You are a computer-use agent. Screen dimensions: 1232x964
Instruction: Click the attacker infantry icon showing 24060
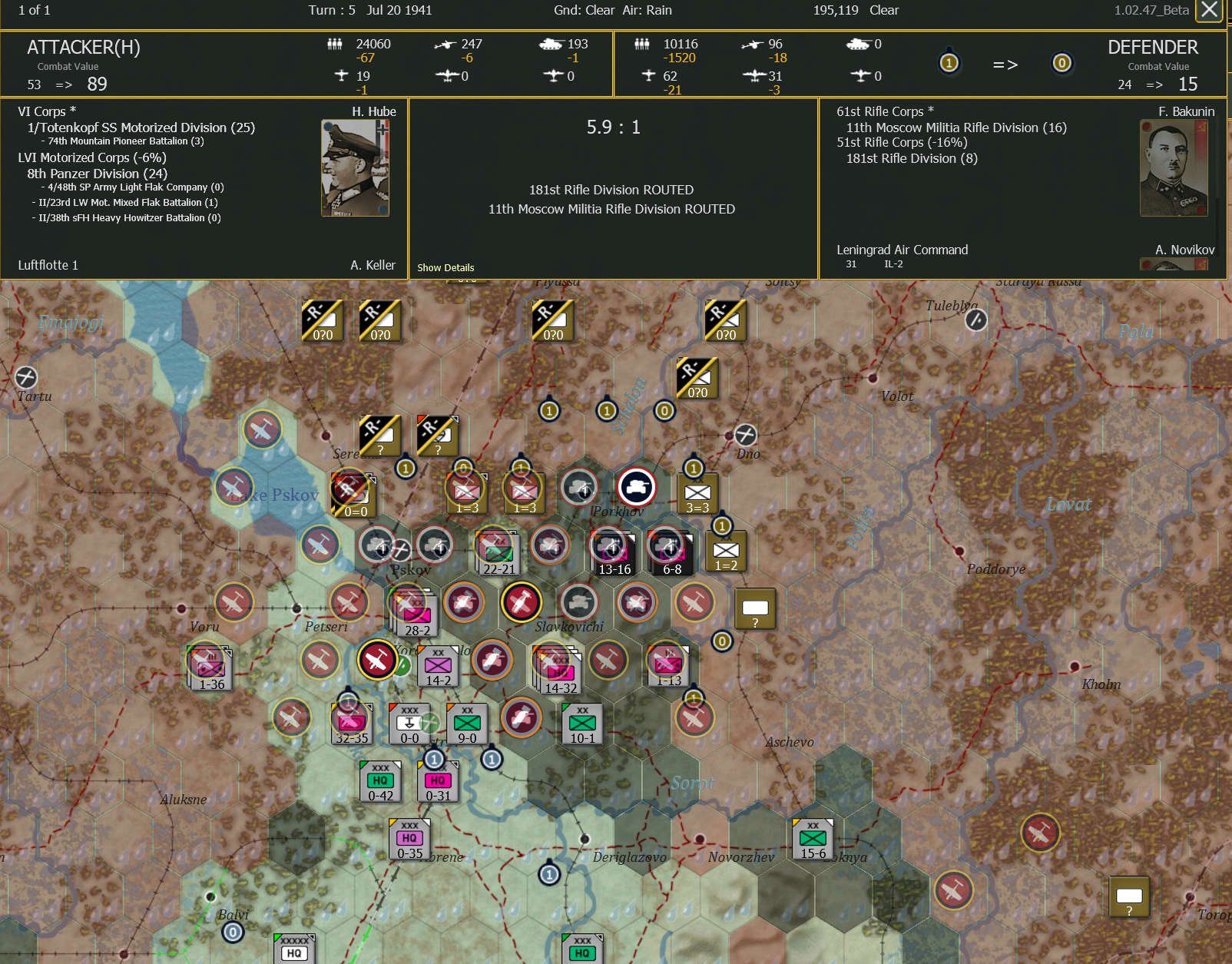(x=336, y=44)
